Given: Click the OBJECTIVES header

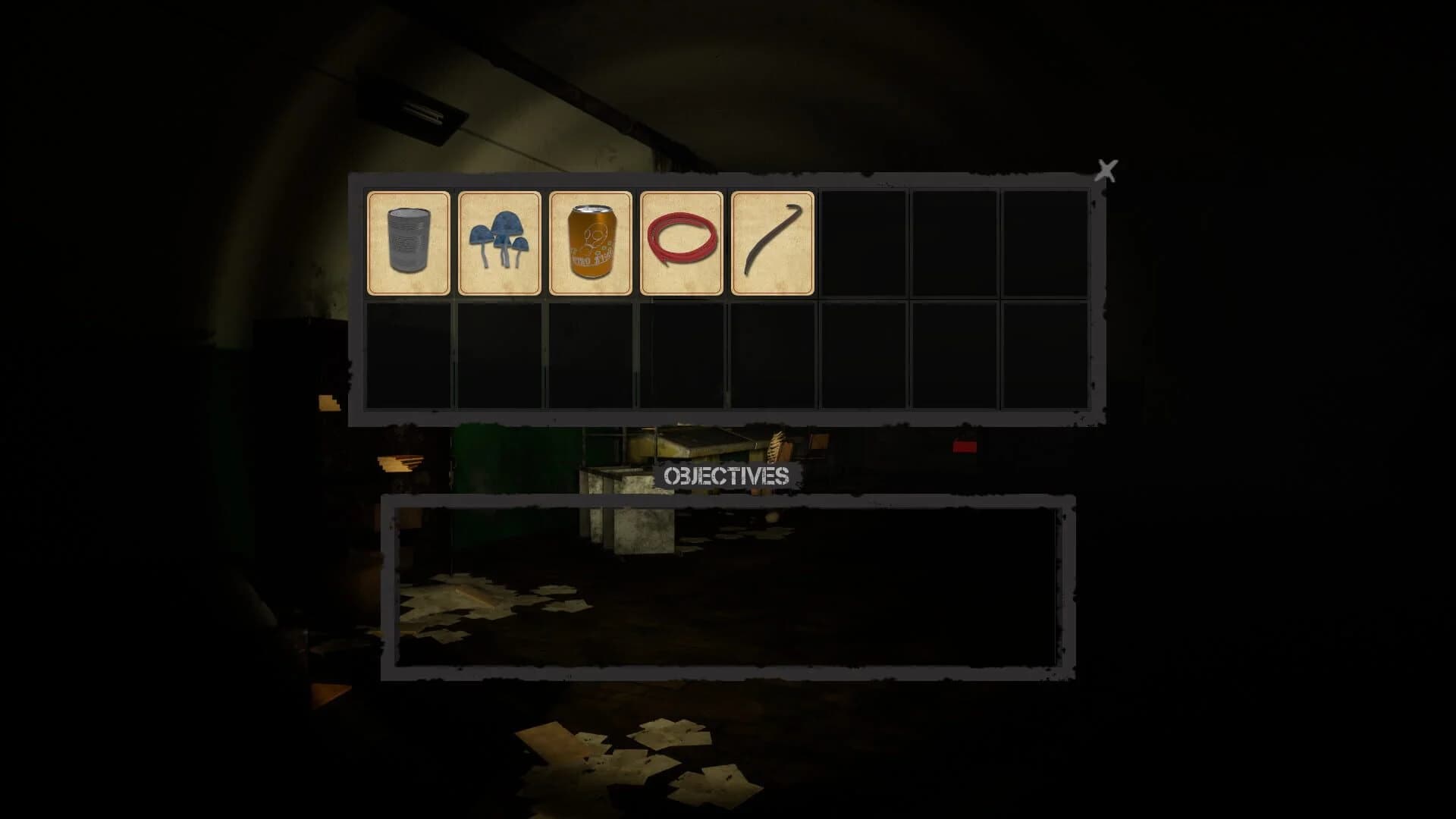Looking at the screenshot, I should click(728, 476).
